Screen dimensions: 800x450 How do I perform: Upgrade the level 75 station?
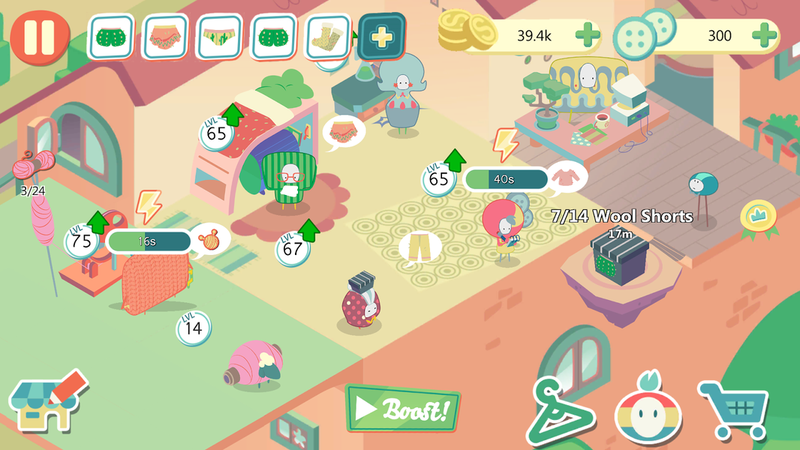82,239
